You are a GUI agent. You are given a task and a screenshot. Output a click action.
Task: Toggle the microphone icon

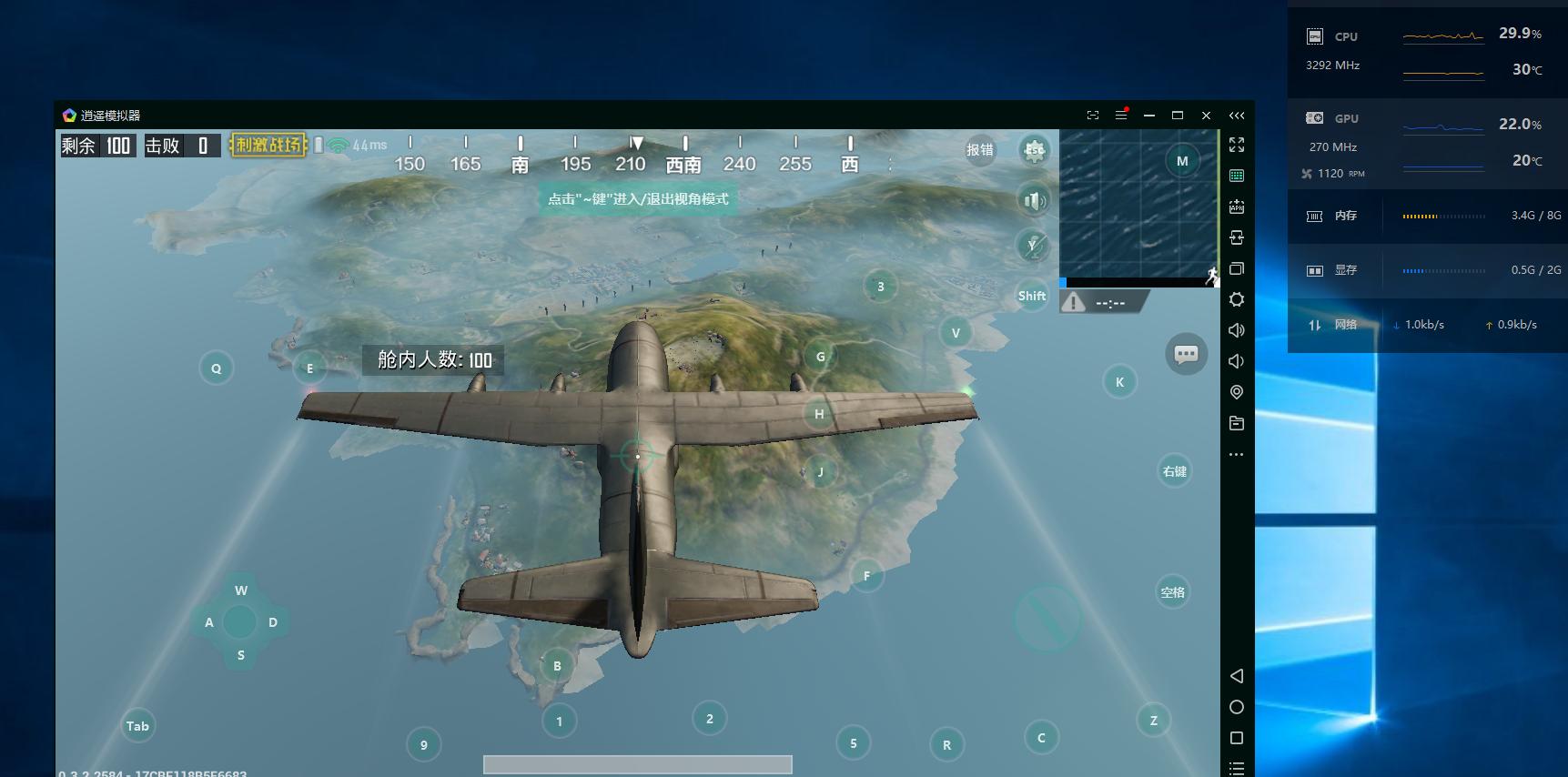click(x=1033, y=245)
